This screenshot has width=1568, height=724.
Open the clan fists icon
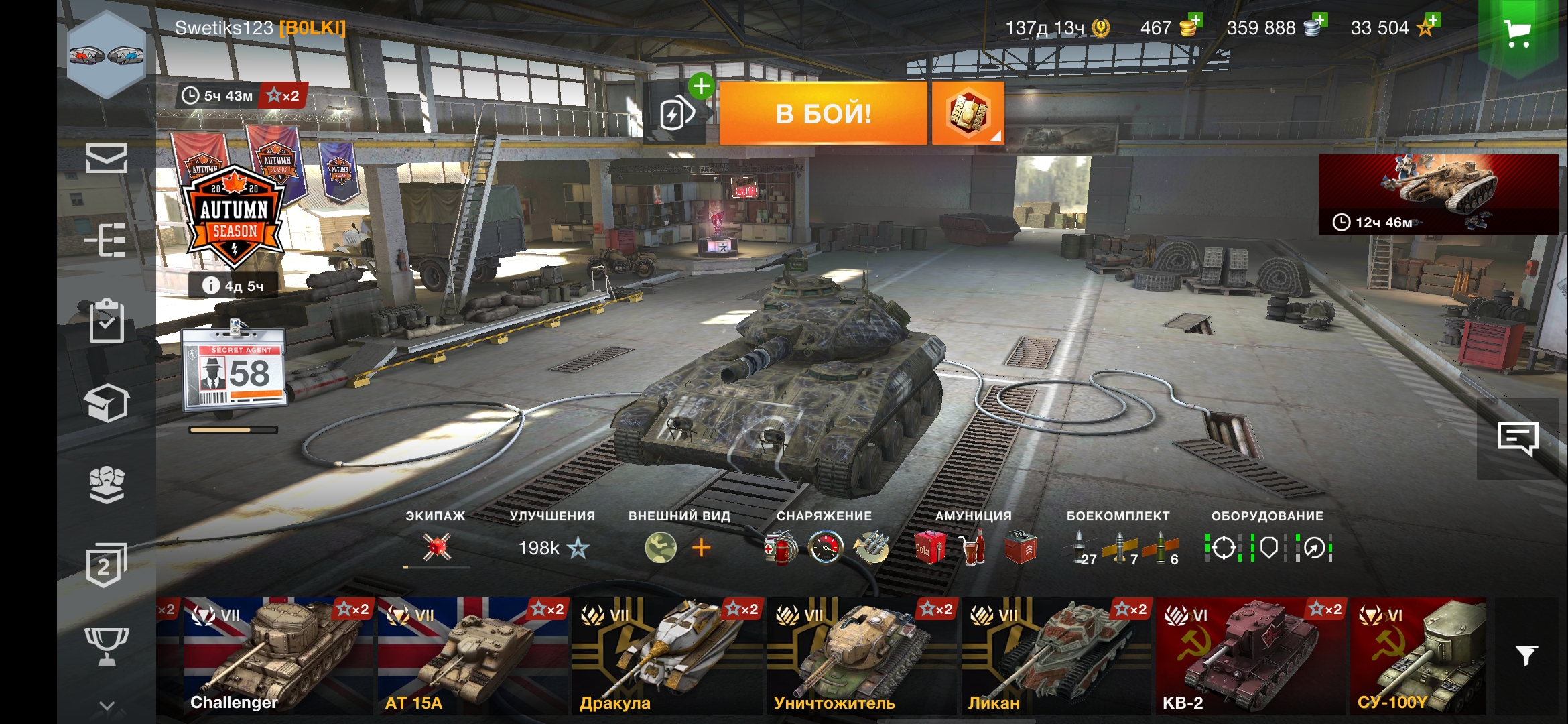(107, 484)
